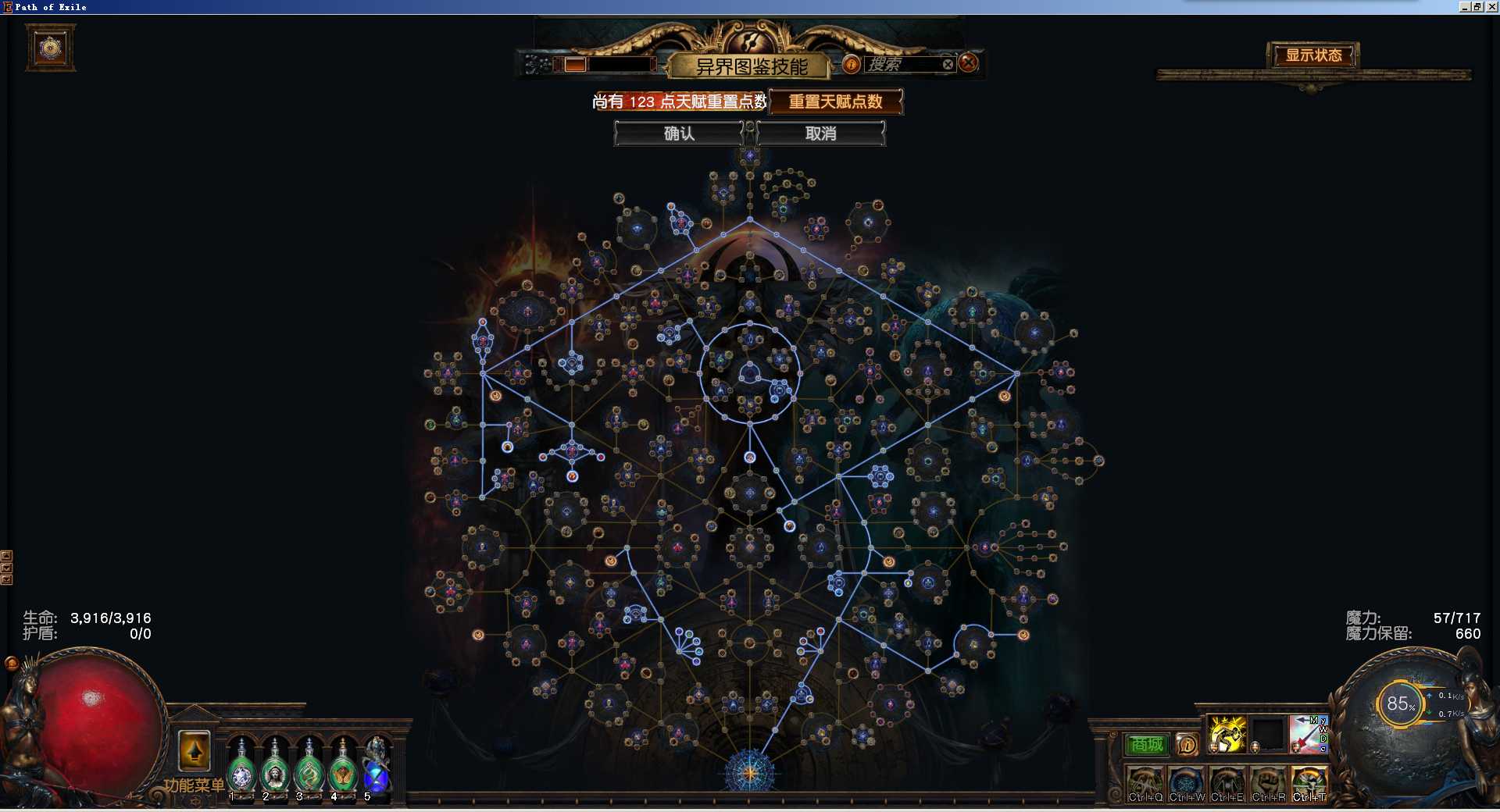Confirm the atlas passive changes with 确认

pyautogui.click(x=678, y=134)
